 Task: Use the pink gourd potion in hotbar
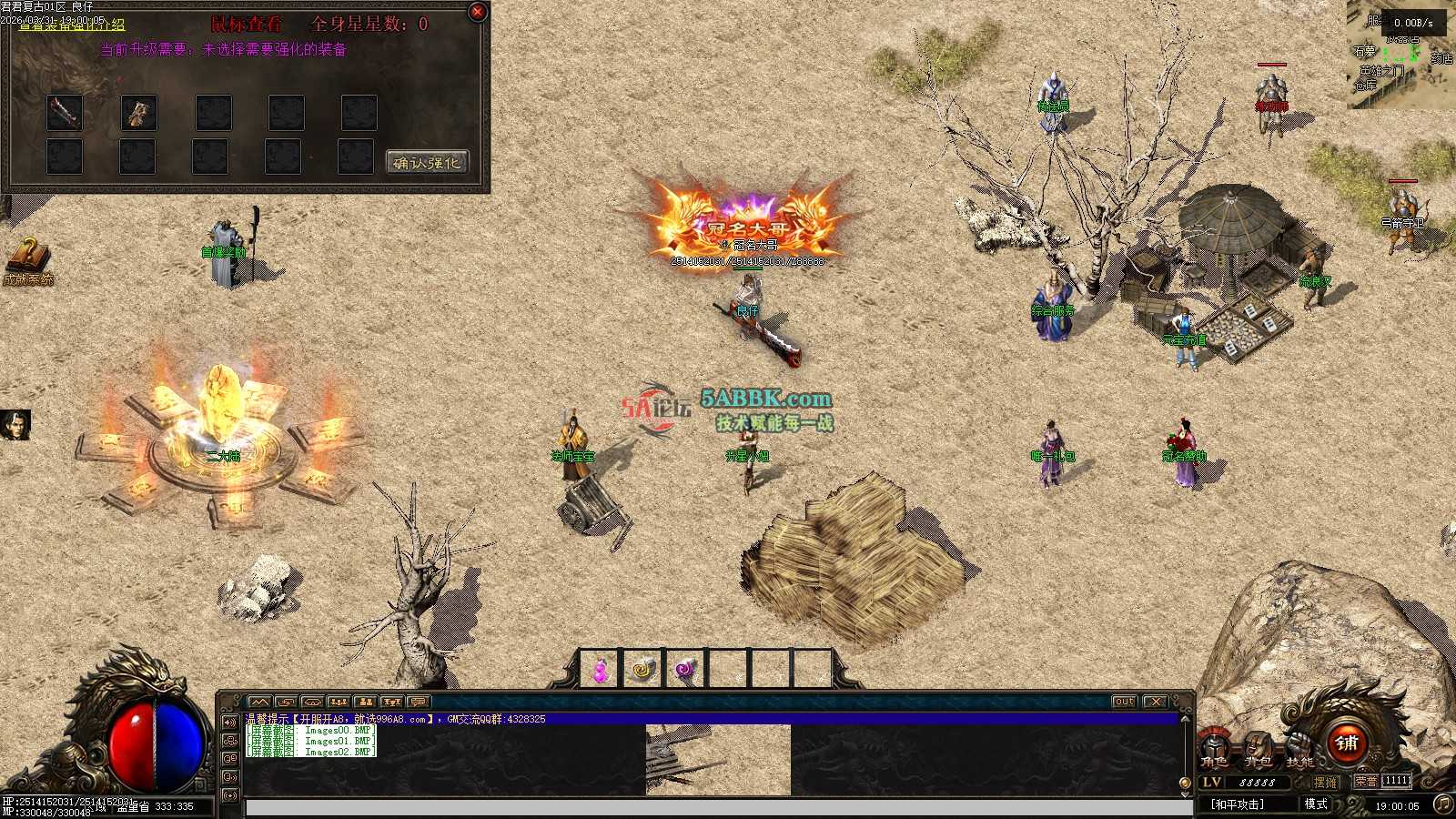(600, 671)
